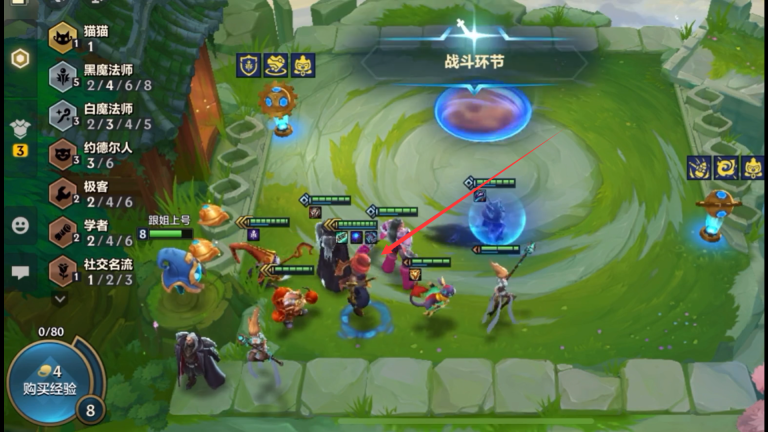Open the chat speech bubble
This screenshot has width=768, height=432.
tap(20, 271)
